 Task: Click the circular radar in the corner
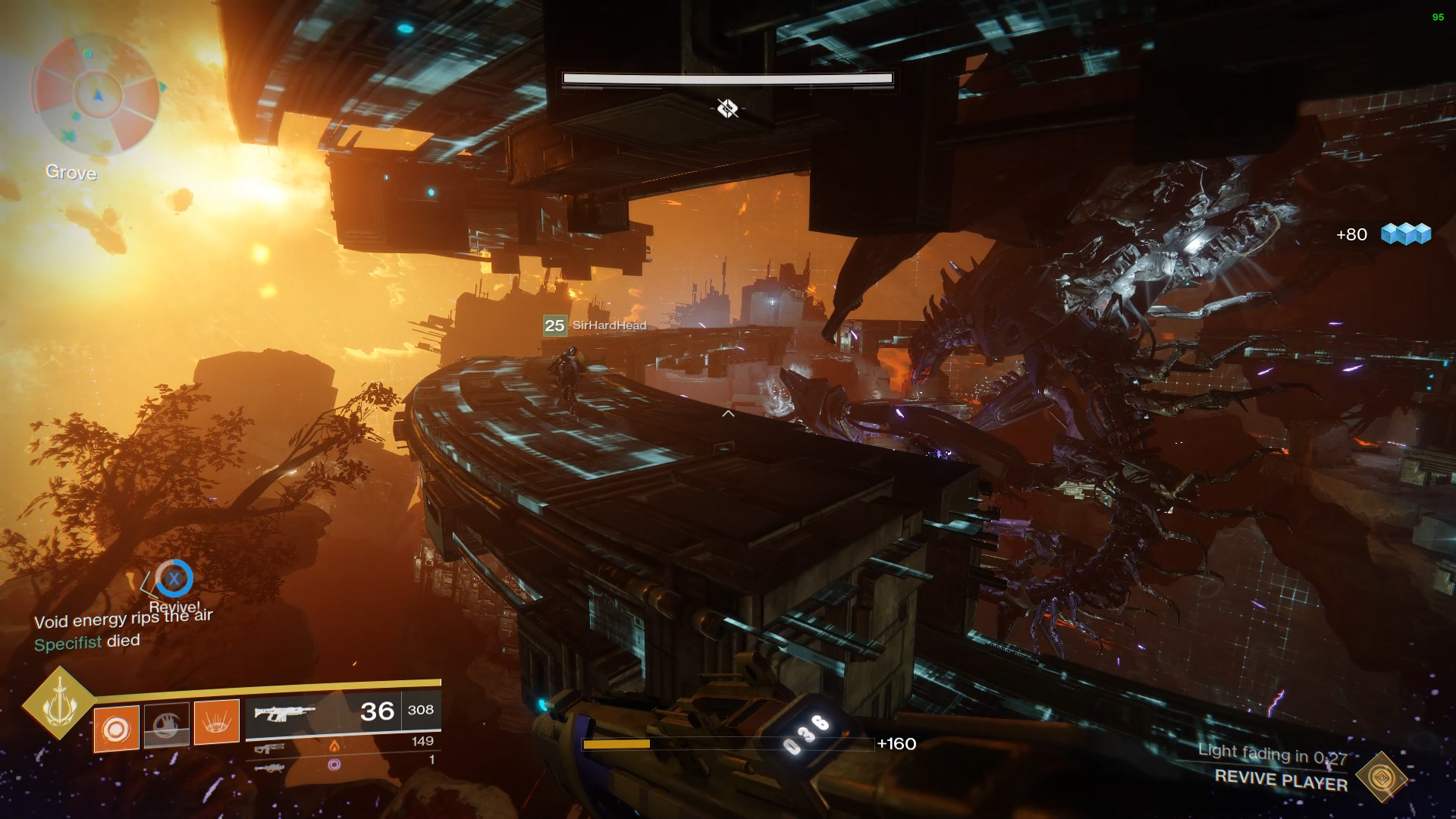click(x=96, y=94)
